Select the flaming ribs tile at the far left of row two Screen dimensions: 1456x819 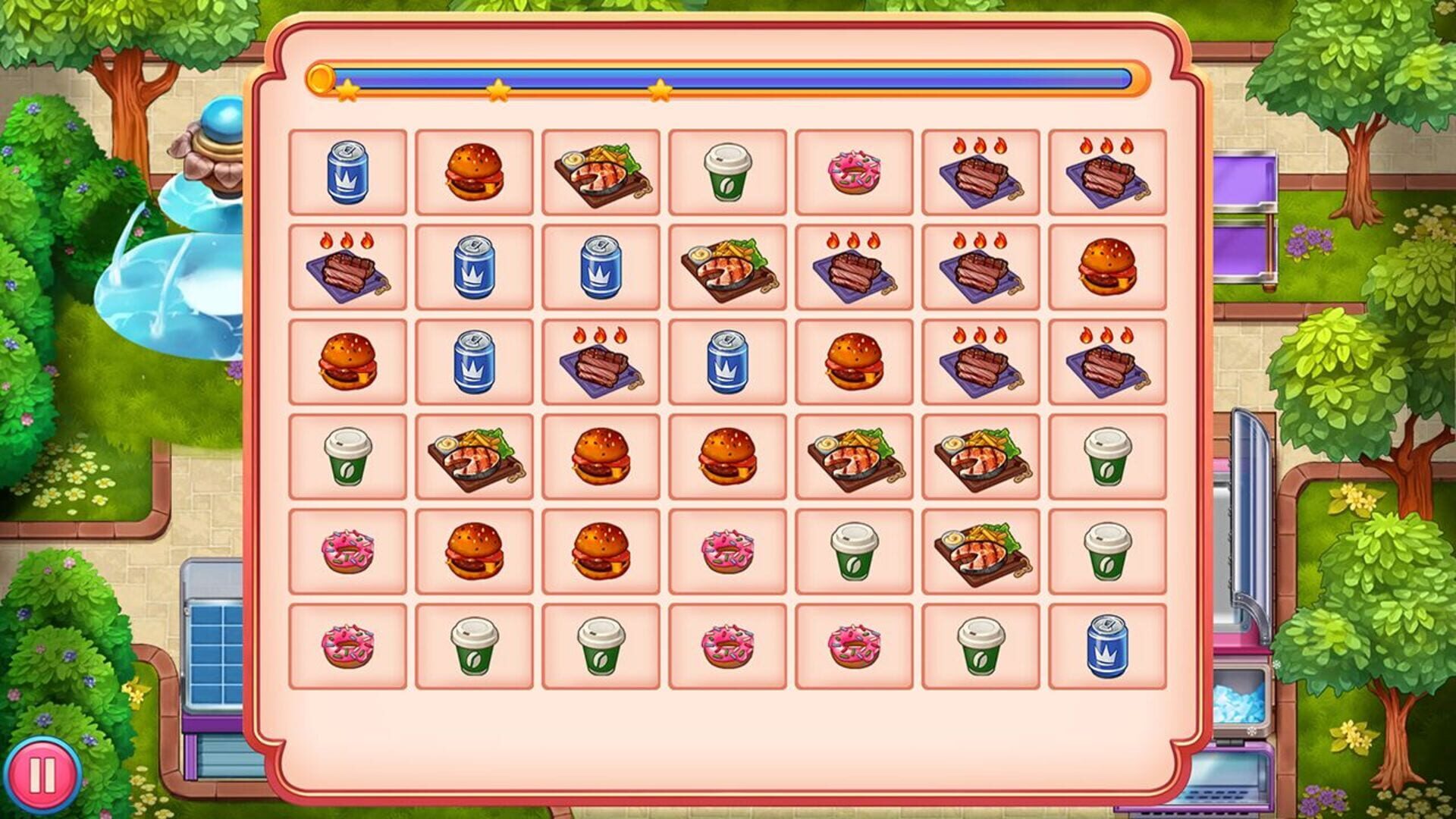[x=347, y=270]
